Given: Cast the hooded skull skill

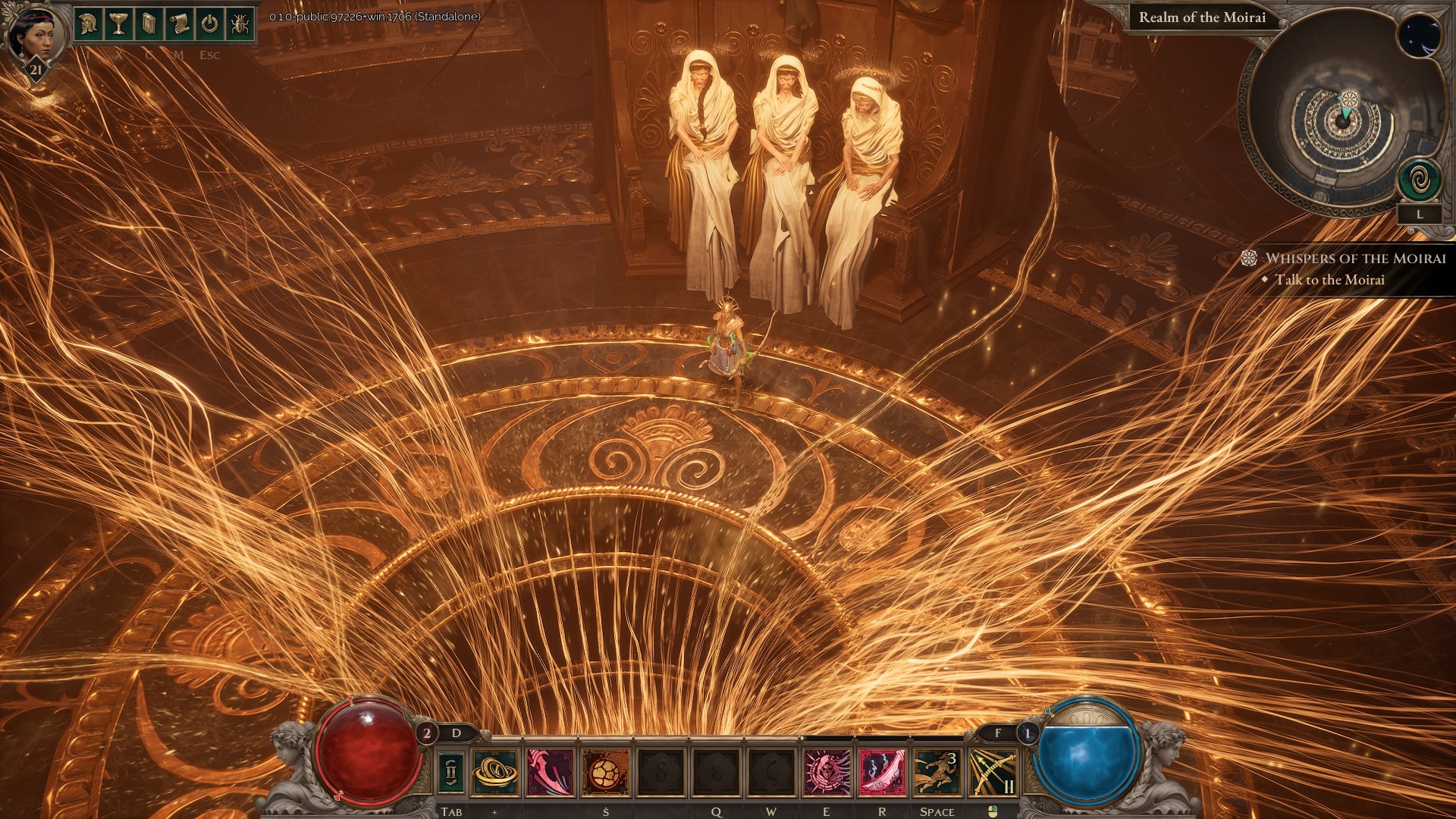Looking at the screenshot, I should click(x=827, y=772).
